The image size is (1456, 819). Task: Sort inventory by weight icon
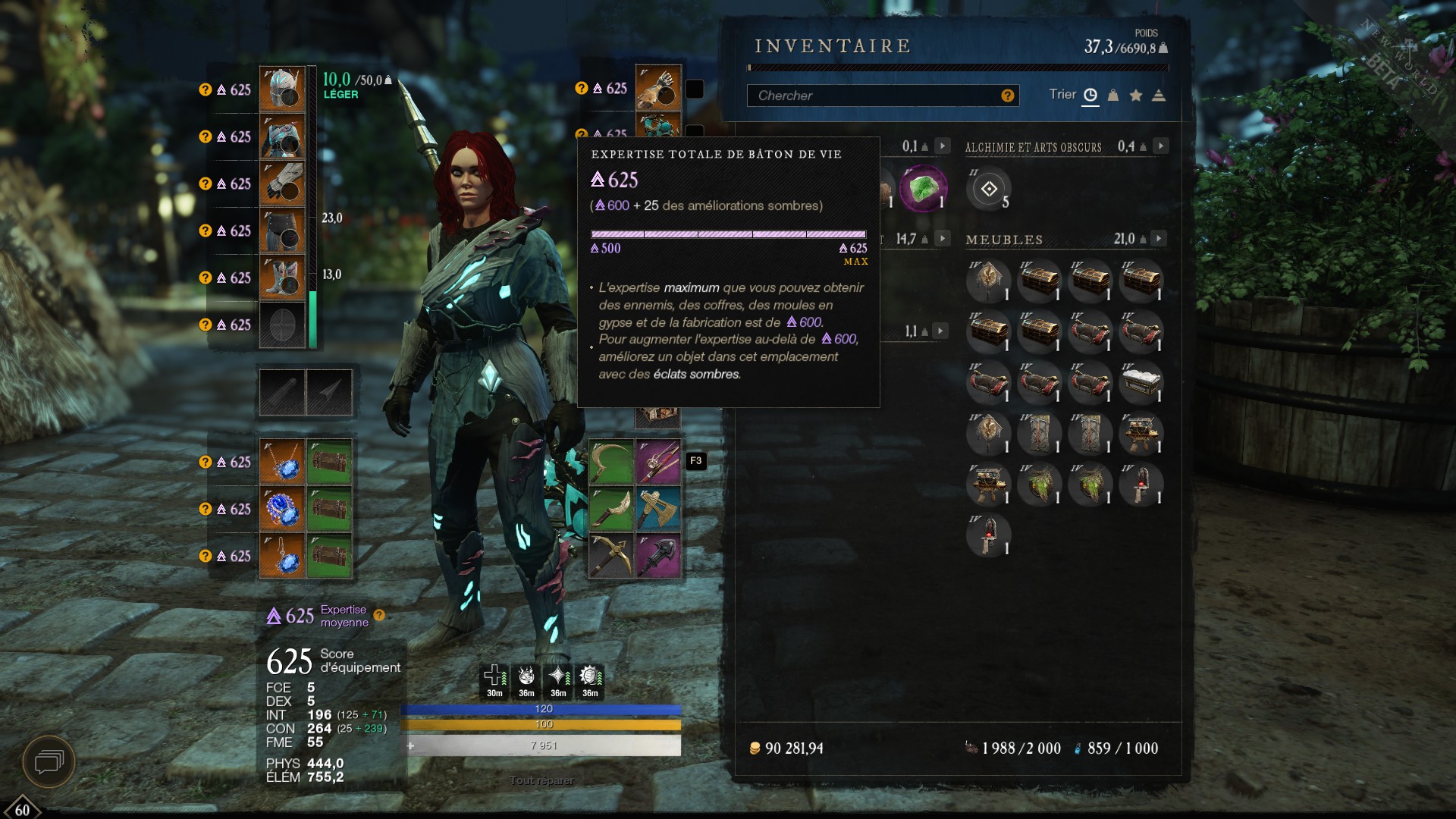[1113, 96]
